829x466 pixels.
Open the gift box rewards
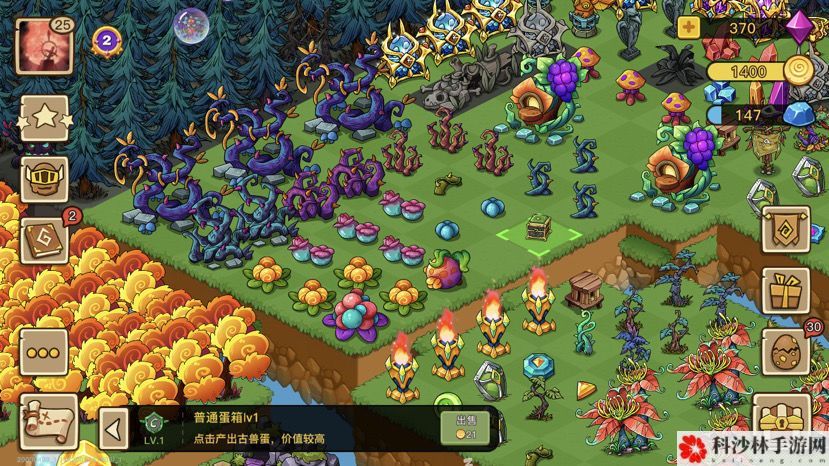tap(786, 292)
